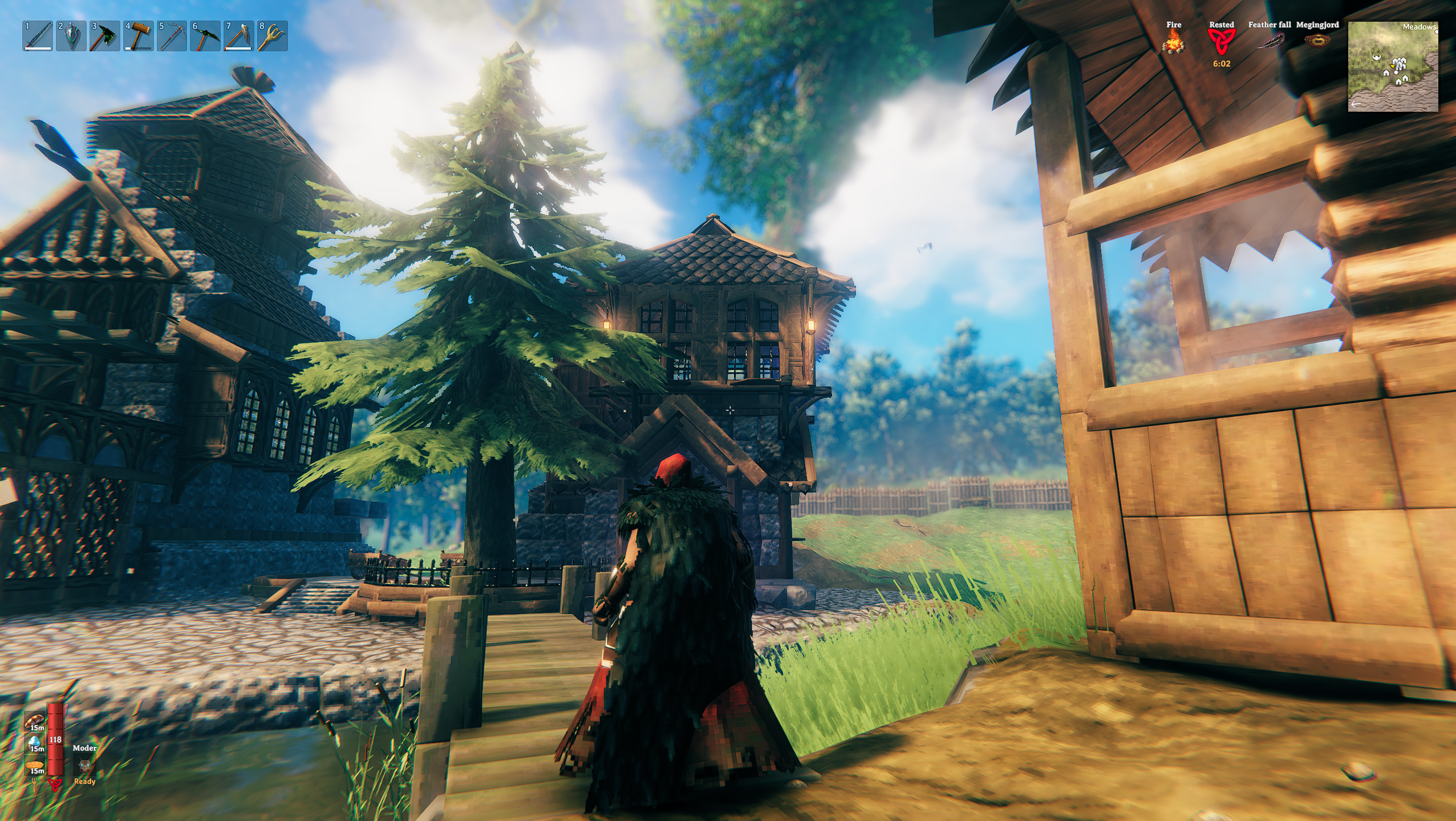Select the crossbow in hotbar slot 5
This screenshot has width=1456, height=821.
point(172,36)
